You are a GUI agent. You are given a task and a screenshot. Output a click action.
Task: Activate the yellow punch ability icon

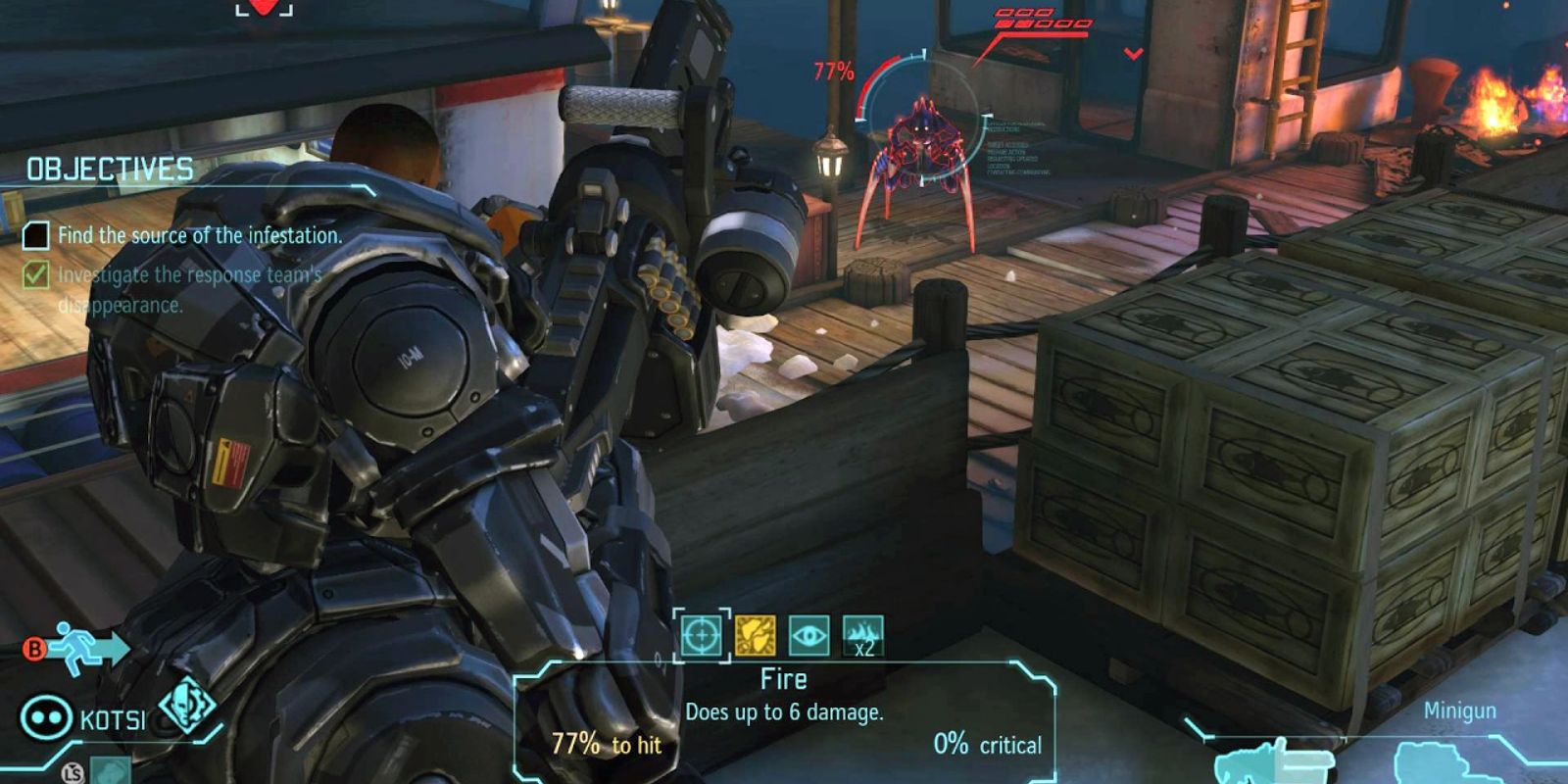756,636
